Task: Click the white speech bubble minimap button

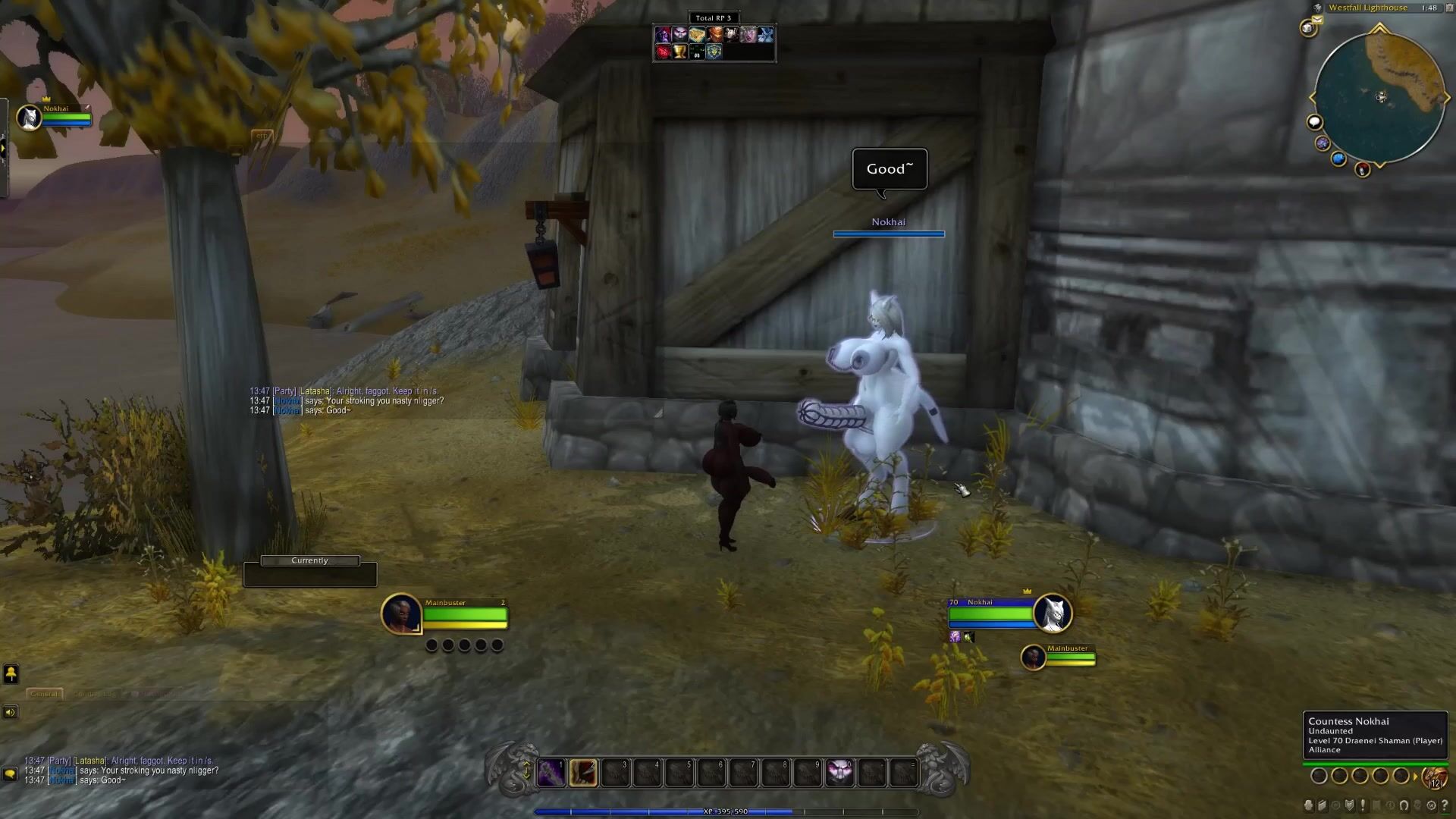Action: point(1314,122)
